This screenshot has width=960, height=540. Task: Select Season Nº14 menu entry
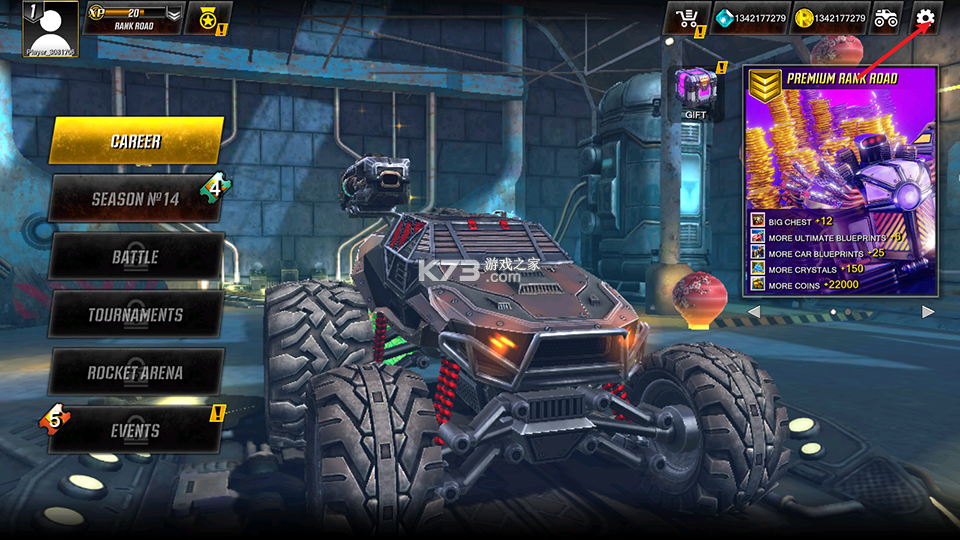(x=135, y=199)
